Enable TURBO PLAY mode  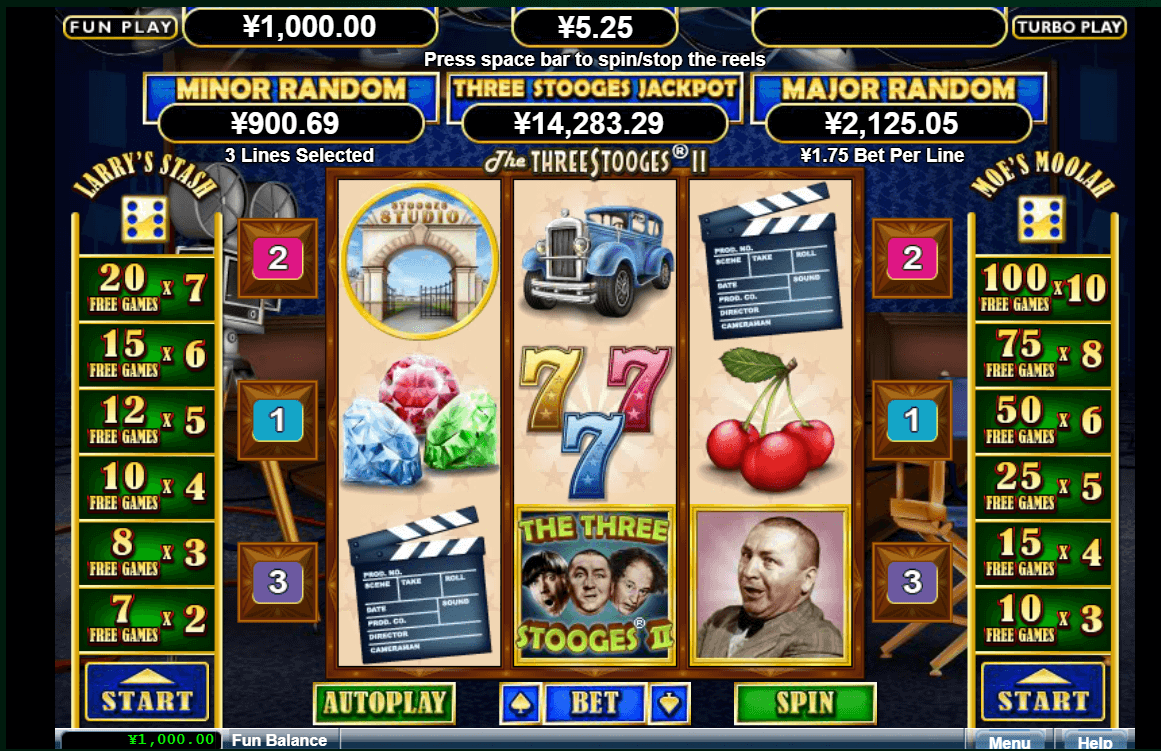[x=1069, y=27]
